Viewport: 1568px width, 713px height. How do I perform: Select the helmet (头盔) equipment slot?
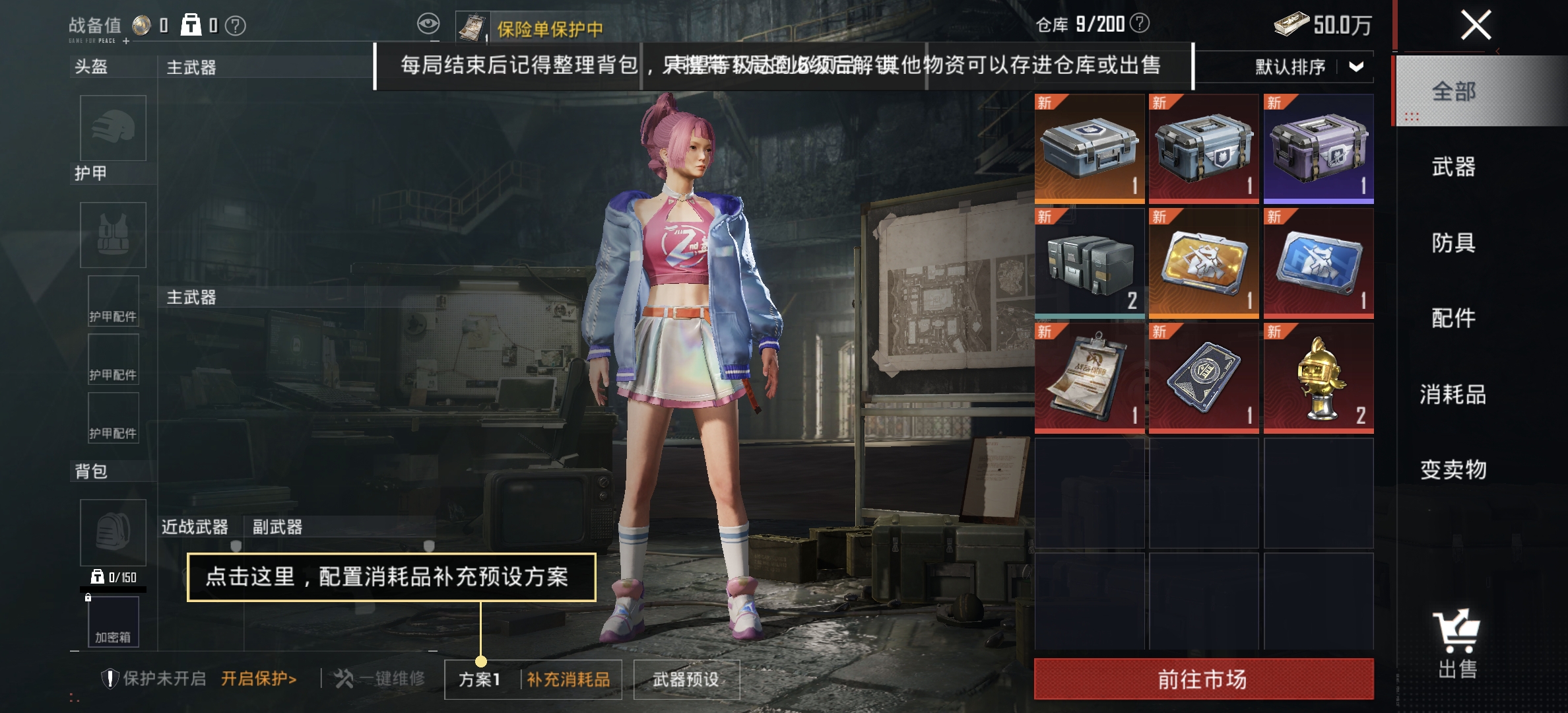(112, 129)
